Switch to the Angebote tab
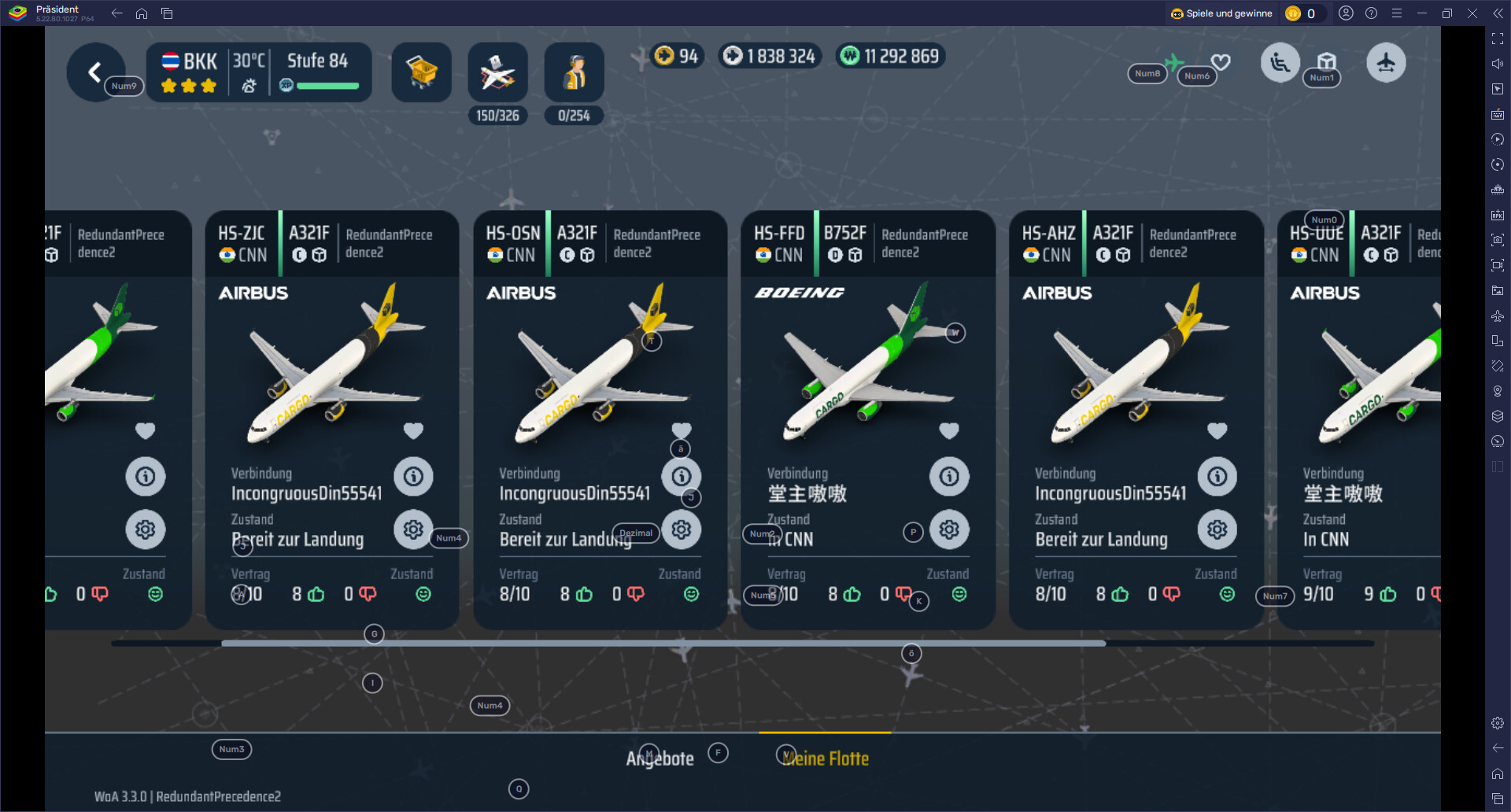The image size is (1511, 812). click(659, 758)
